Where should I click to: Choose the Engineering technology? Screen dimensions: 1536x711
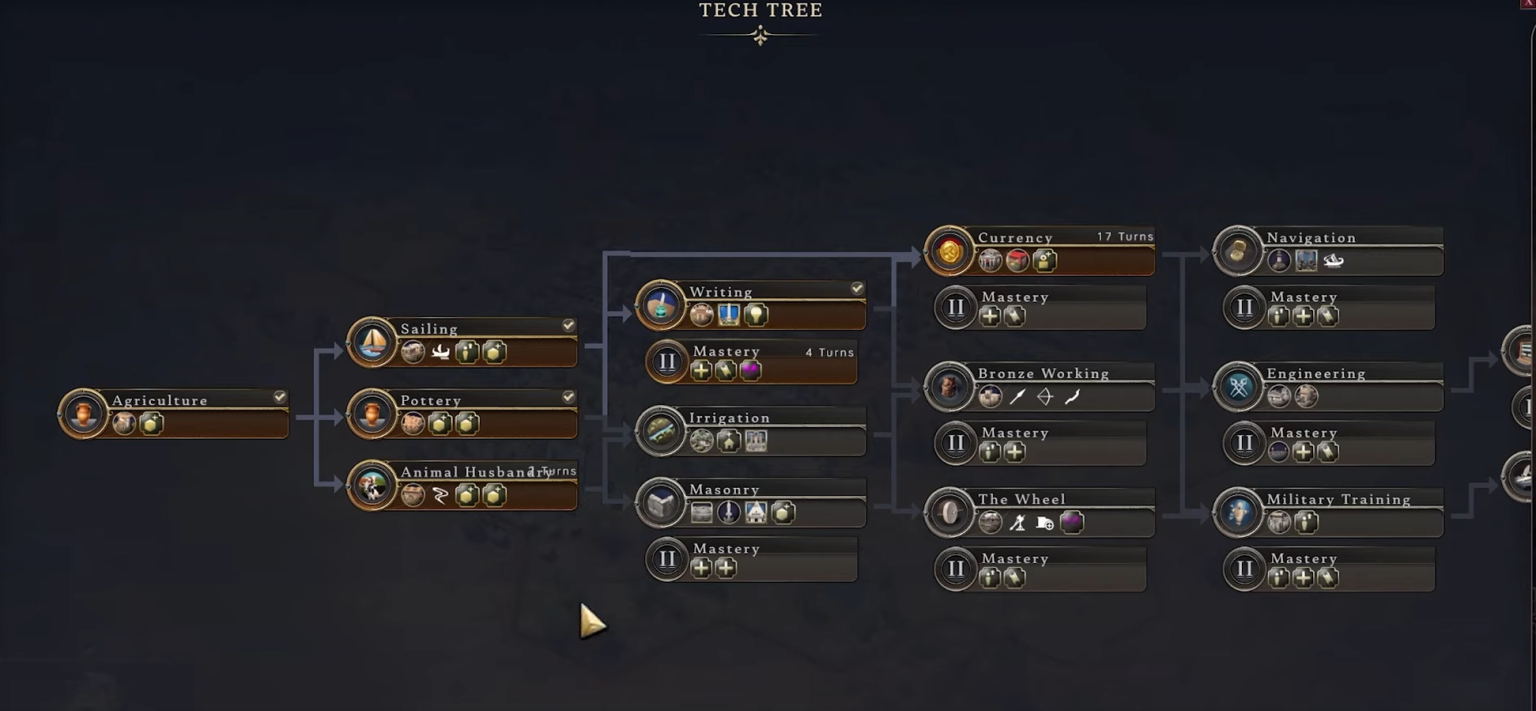tap(1329, 387)
